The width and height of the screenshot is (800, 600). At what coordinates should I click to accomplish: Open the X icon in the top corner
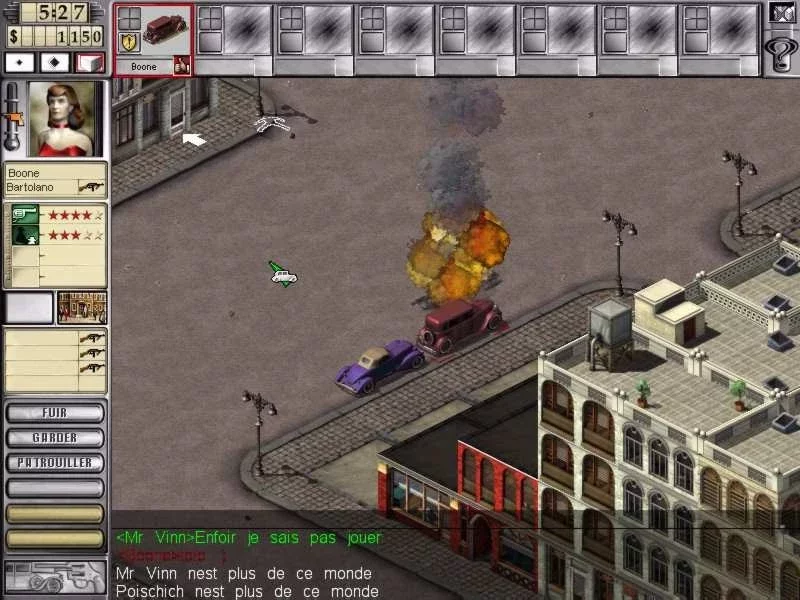[x=781, y=13]
